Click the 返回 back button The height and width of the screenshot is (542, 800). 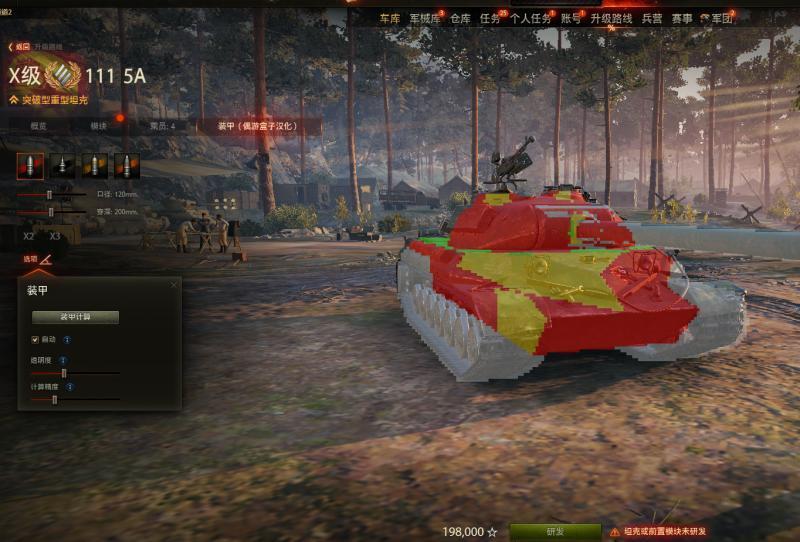[x=20, y=47]
